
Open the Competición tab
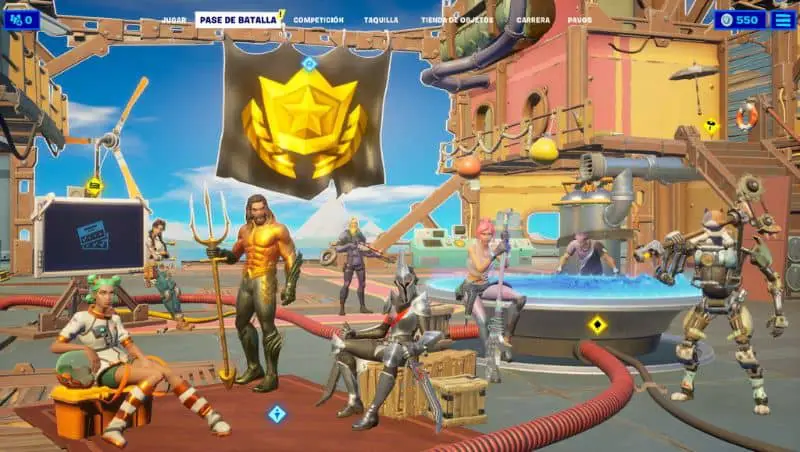tap(318, 20)
